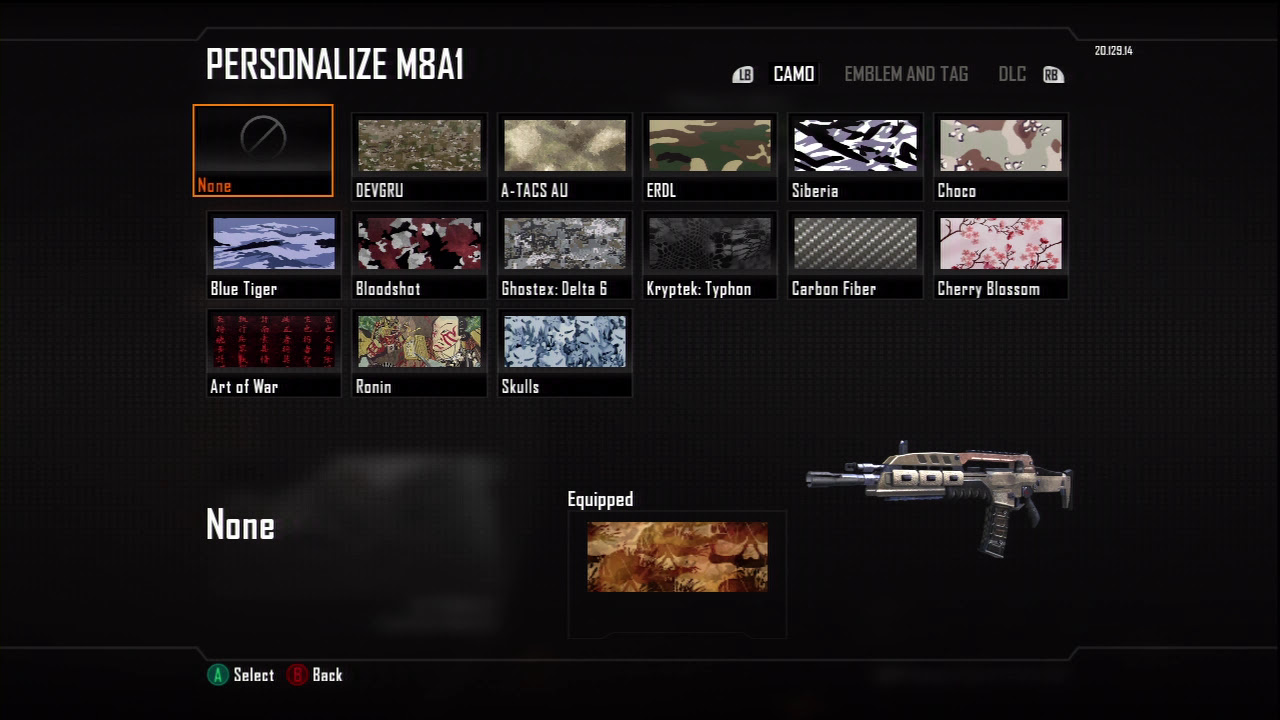Open the DLC tab

pyautogui.click(x=1012, y=74)
